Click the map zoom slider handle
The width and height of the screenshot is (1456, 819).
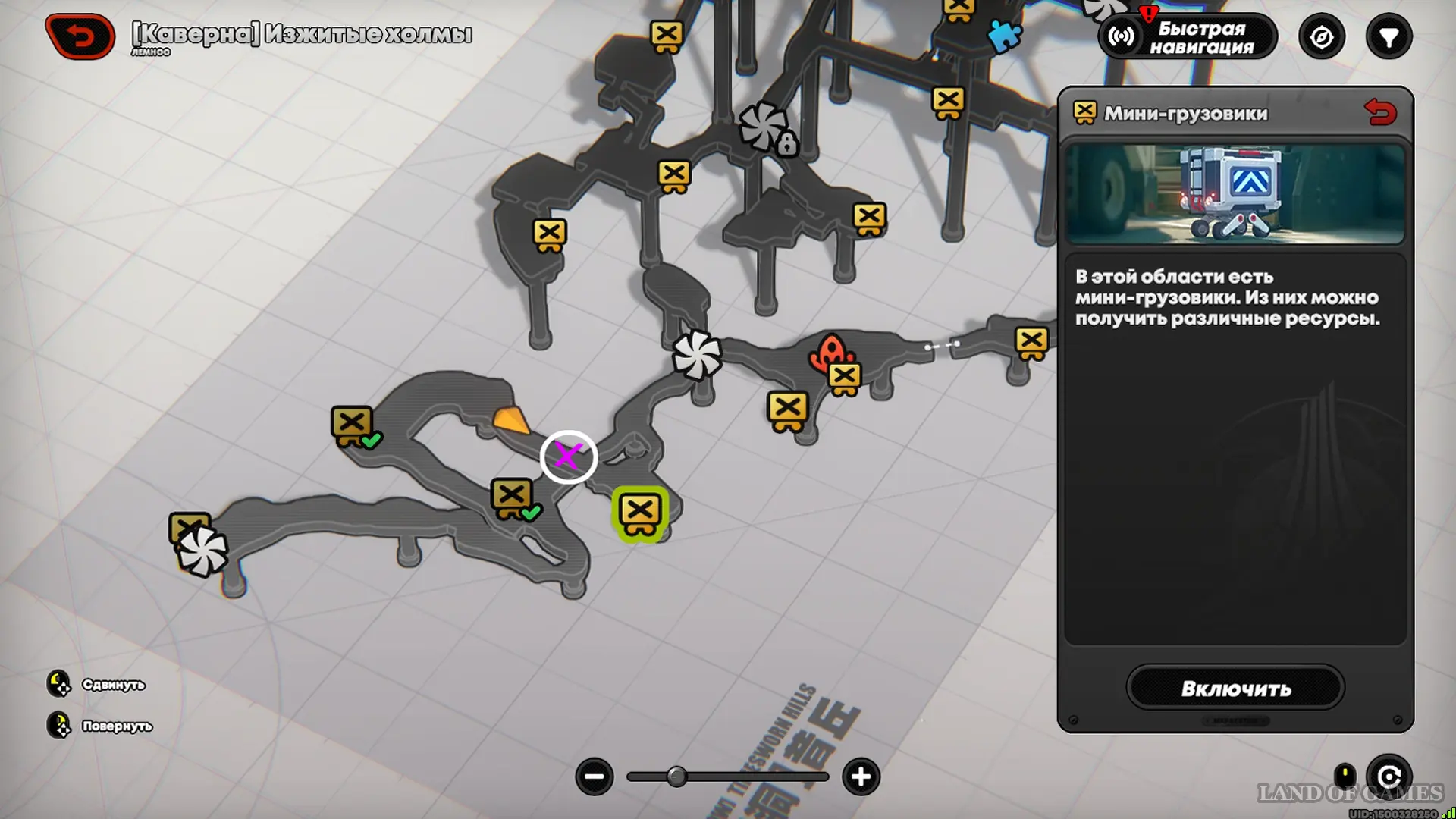(676, 777)
